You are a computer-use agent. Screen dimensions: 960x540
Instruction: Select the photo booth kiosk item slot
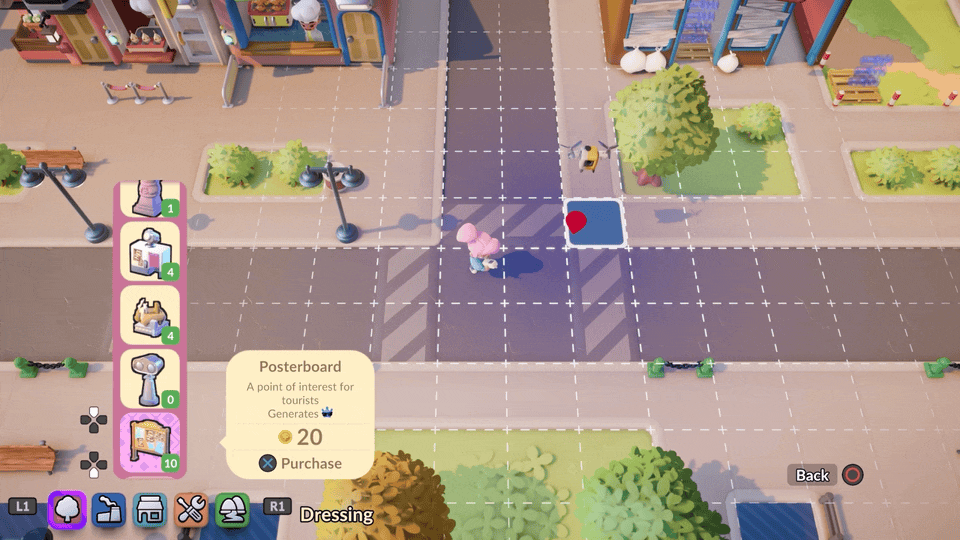[x=150, y=251]
